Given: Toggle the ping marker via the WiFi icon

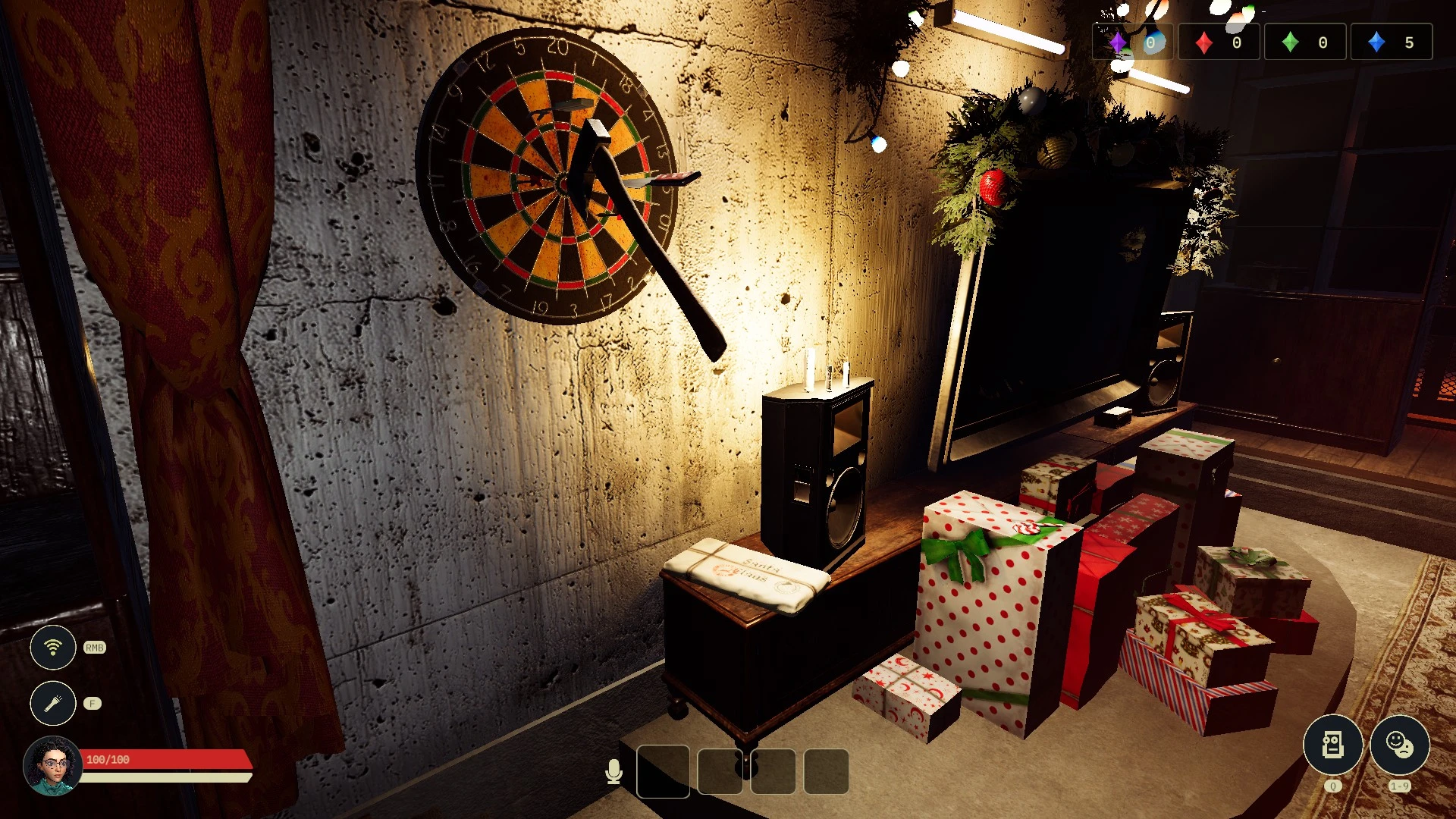Looking at the screenshot, I should [x=52, y=648].
